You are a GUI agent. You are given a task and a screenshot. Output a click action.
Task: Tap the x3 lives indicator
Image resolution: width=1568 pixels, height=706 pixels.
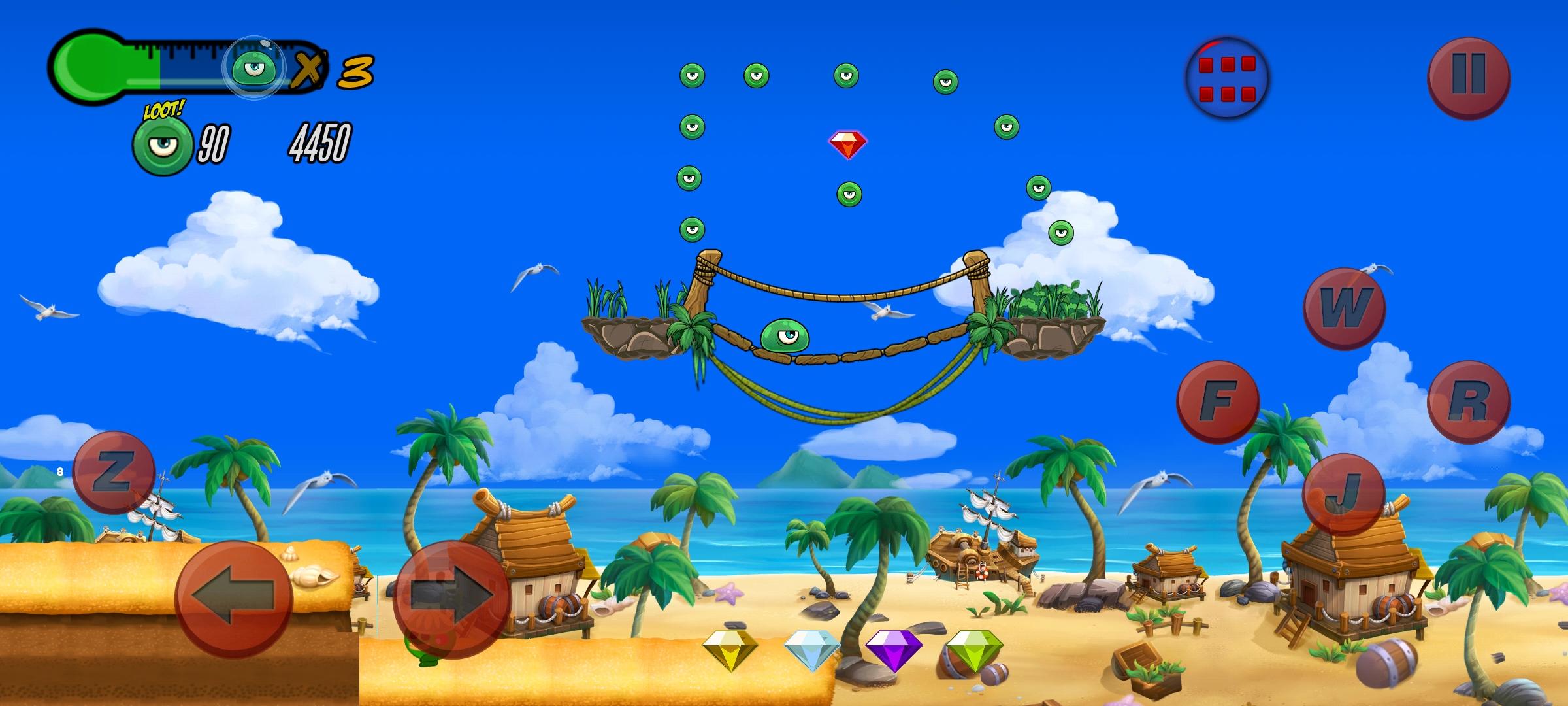pyautogui.click(x=333, y=70)
